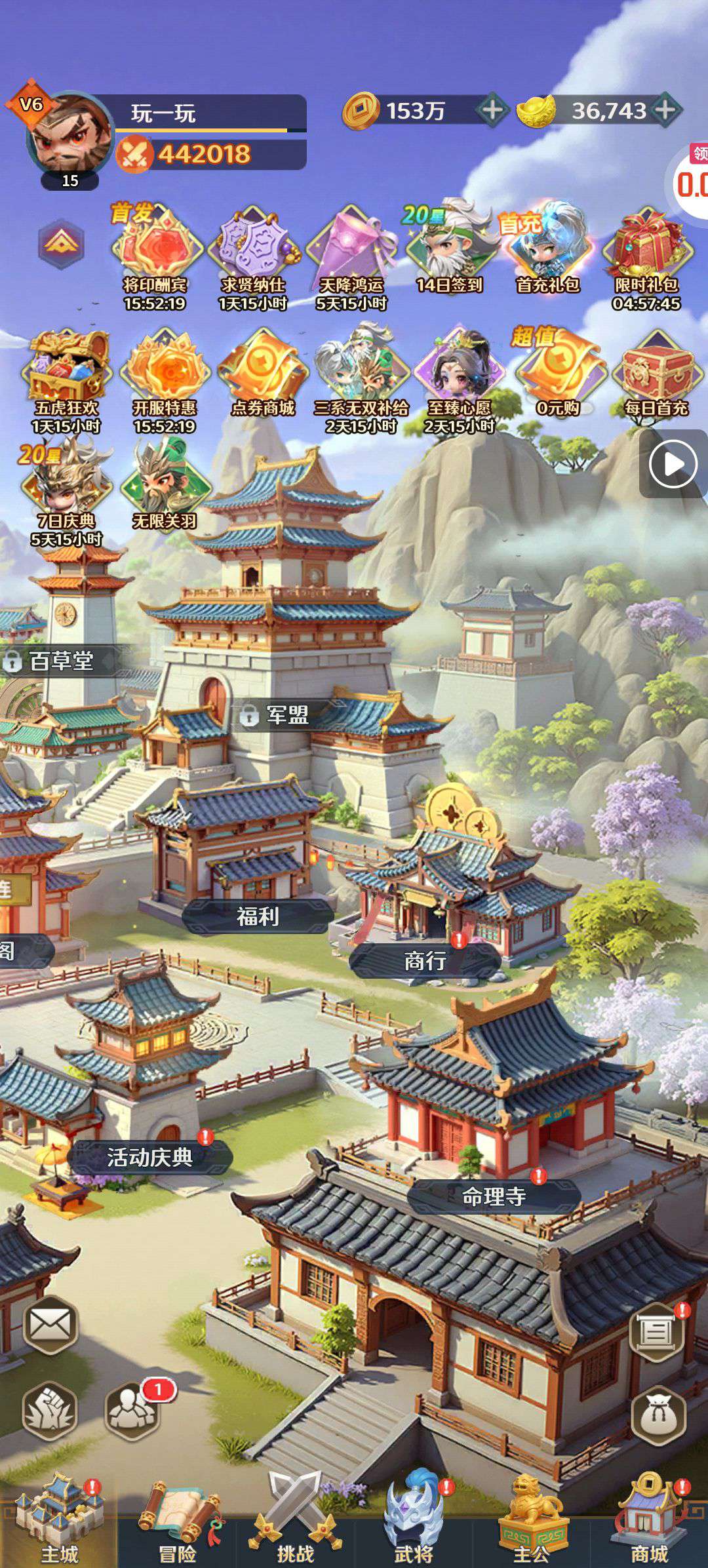Open the 无限关羽 event
The height and width of the screenshot is (1568, 708).
165,486
